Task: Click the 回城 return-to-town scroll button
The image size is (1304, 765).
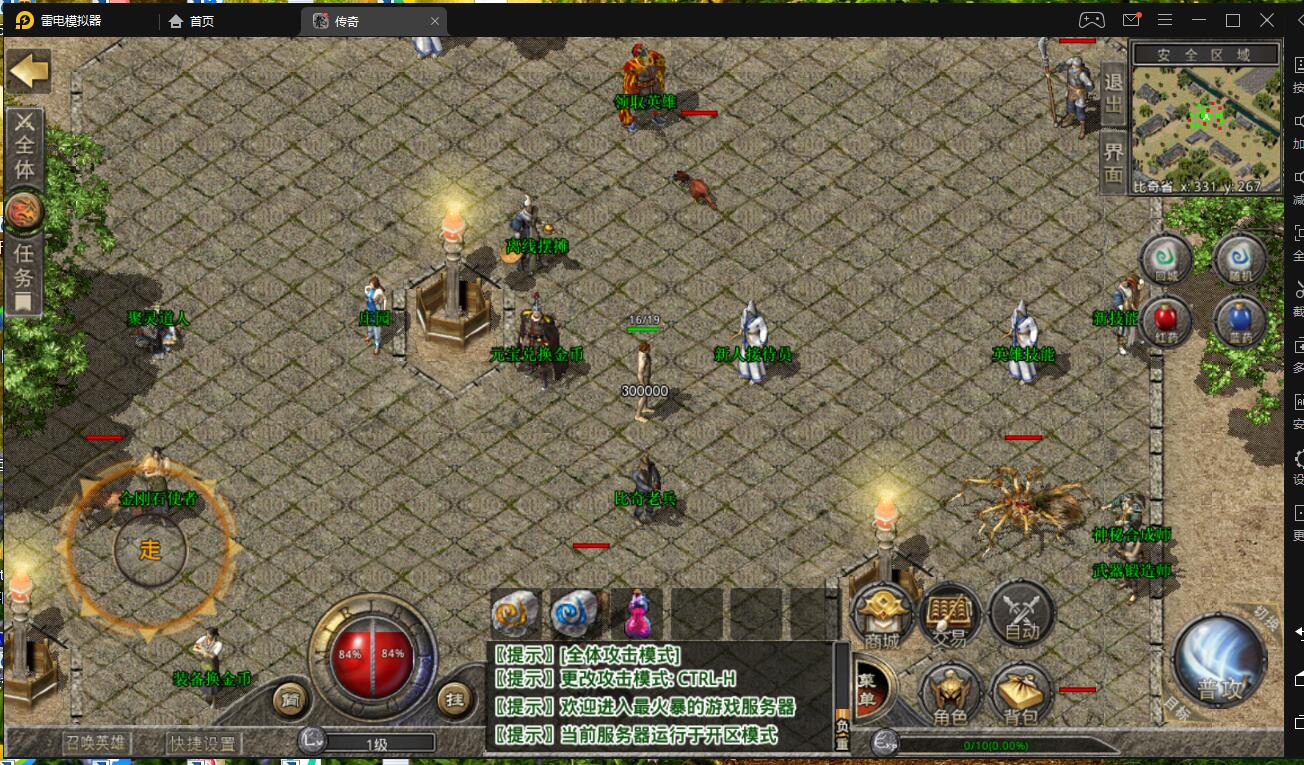Action: coord(1167,260)
